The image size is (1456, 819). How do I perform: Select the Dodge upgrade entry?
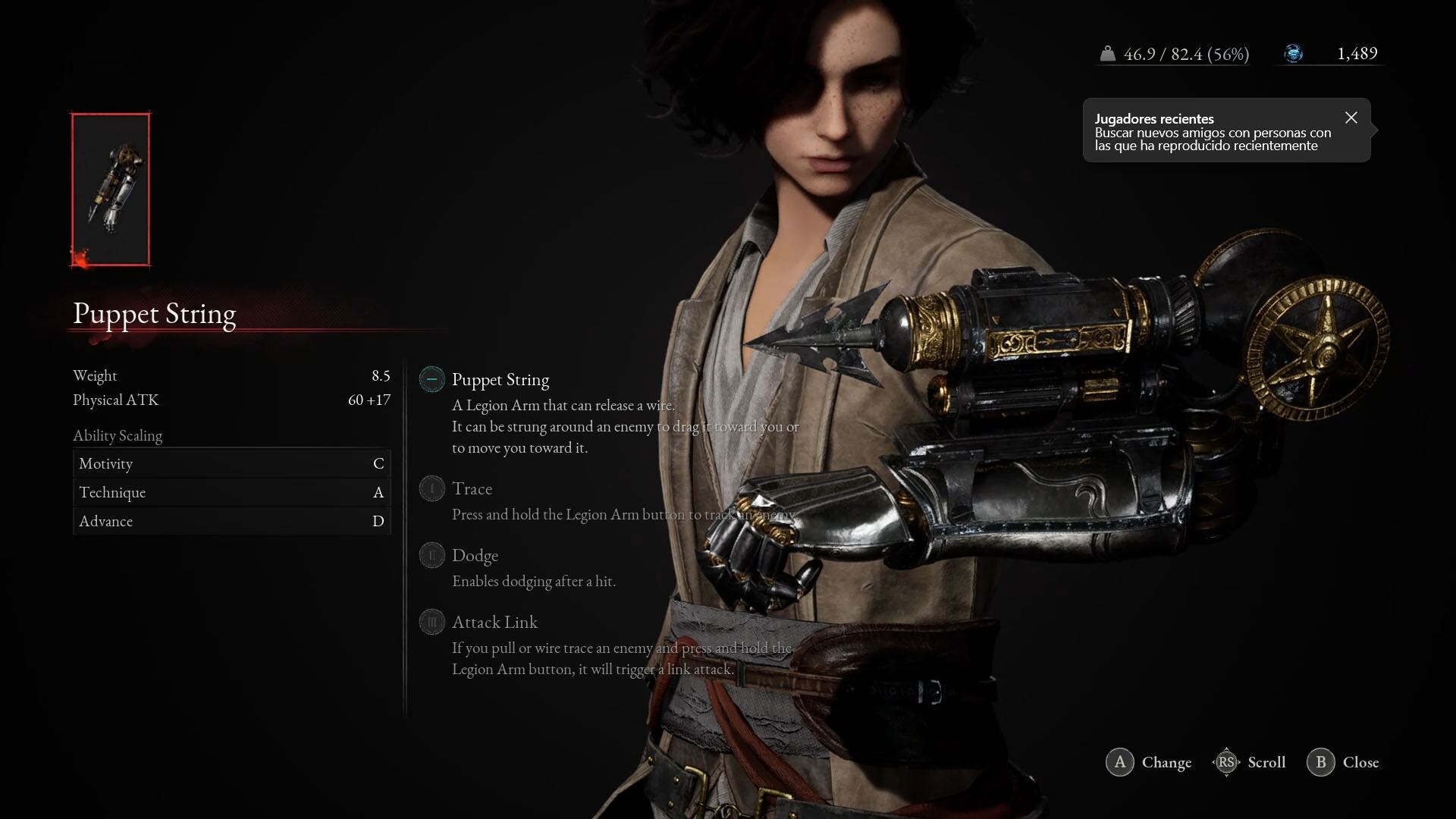coord(475,556)
